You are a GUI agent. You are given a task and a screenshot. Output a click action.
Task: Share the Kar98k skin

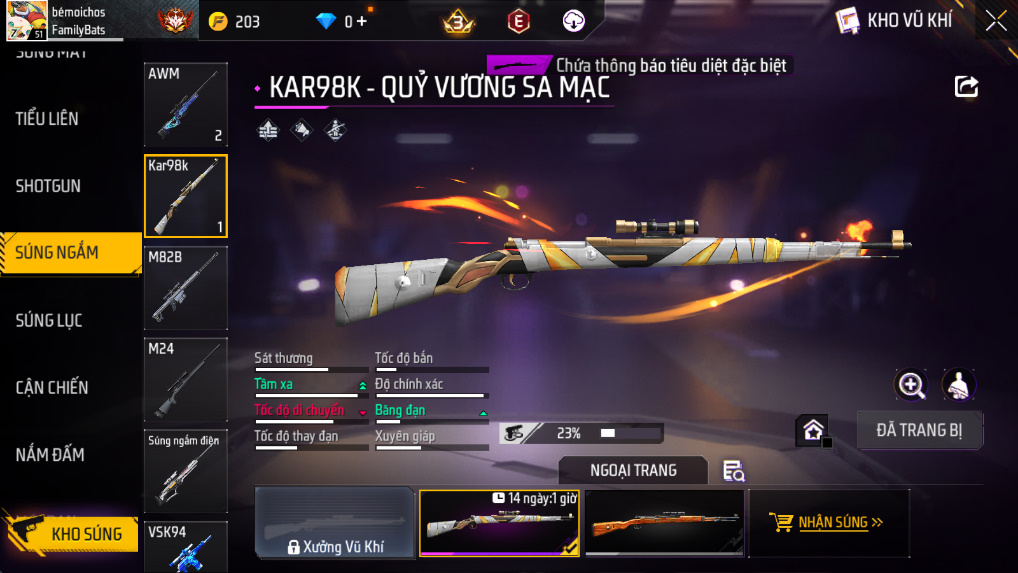point(966,87)
